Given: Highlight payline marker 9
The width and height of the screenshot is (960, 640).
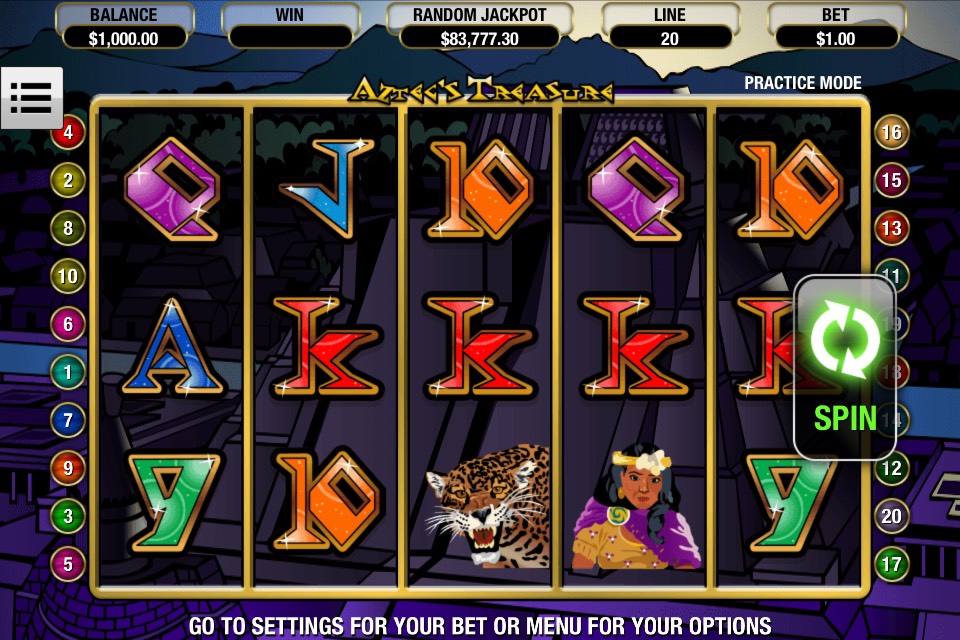Looking at the screenshot, I should (68, 468).
